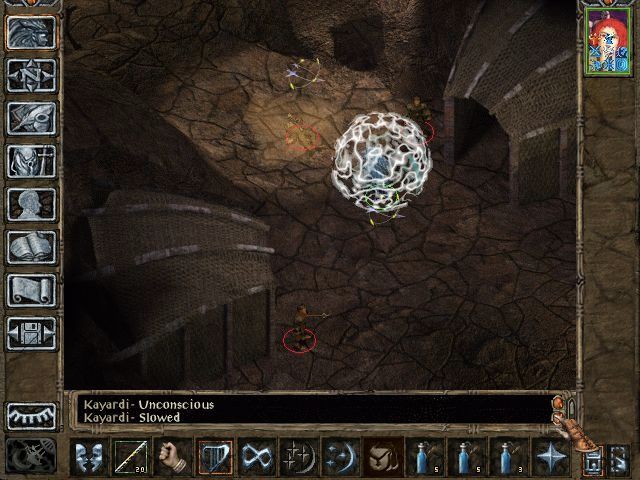Show the character record with the head profile button
The height and width of the screenshot is (480, 640).
pyautogui.click(x=31, y=204)
